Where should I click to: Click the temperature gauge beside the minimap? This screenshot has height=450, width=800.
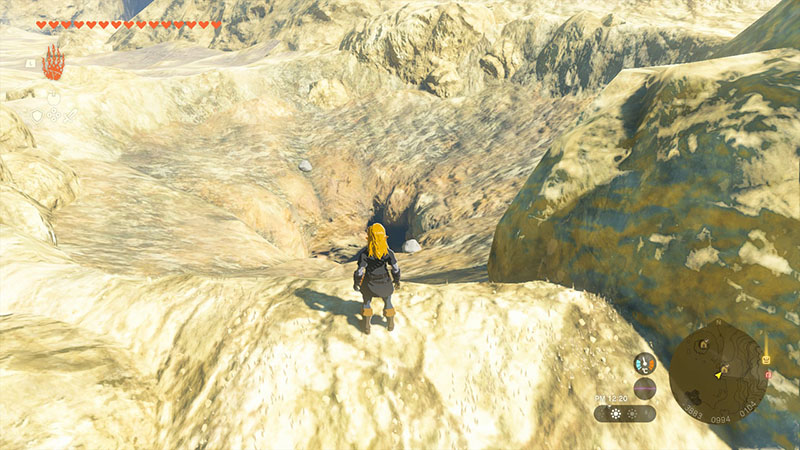tap(645, 365)
